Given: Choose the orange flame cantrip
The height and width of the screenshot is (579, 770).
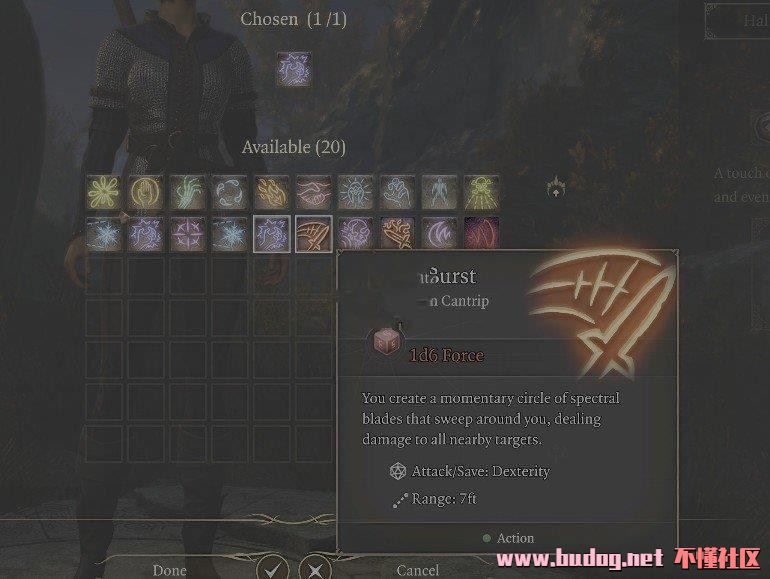Looking at the screenshot, I should (x=271, y=191).
